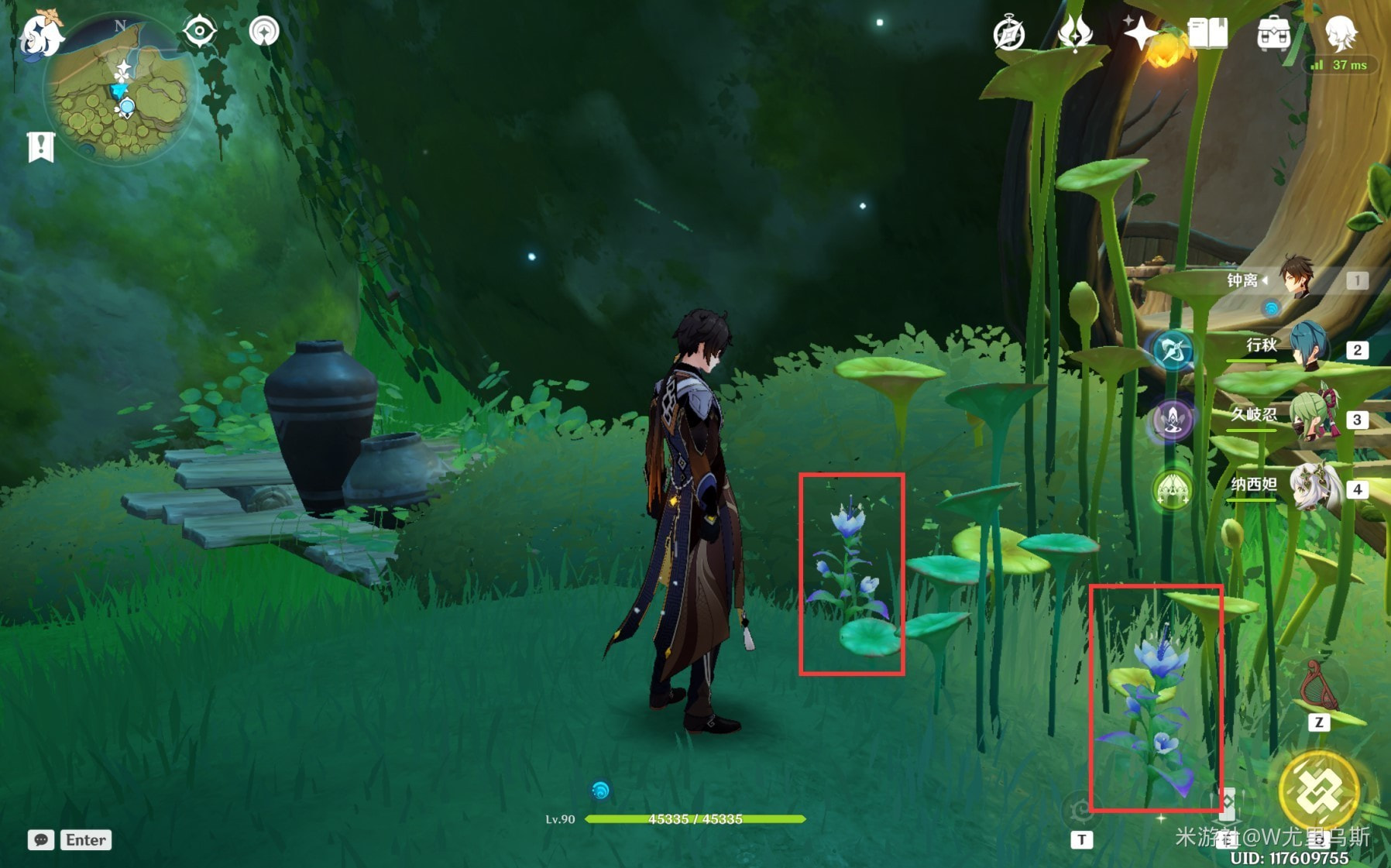Open the adventurer handbook book icon
The height and width of the screenshot is (868, 1391).
1207,34
